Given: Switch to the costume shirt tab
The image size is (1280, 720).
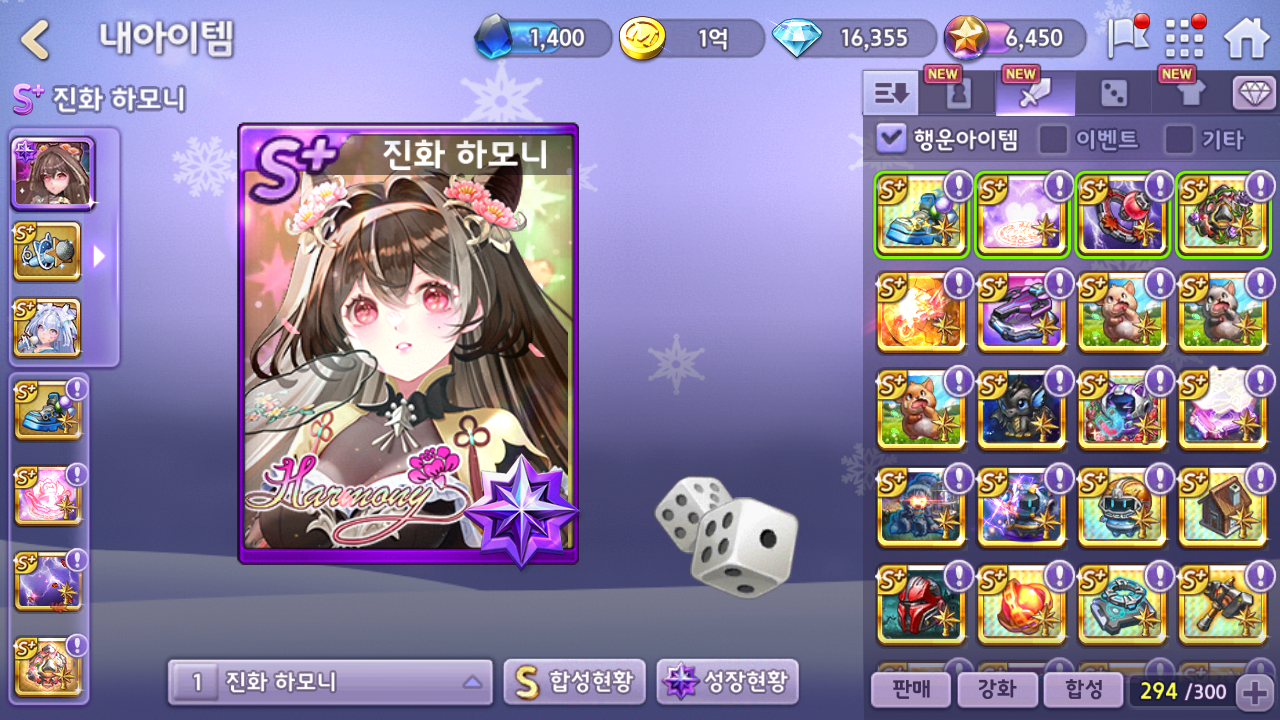Looking at the screenshot, I should click(x=1190, y=94).
